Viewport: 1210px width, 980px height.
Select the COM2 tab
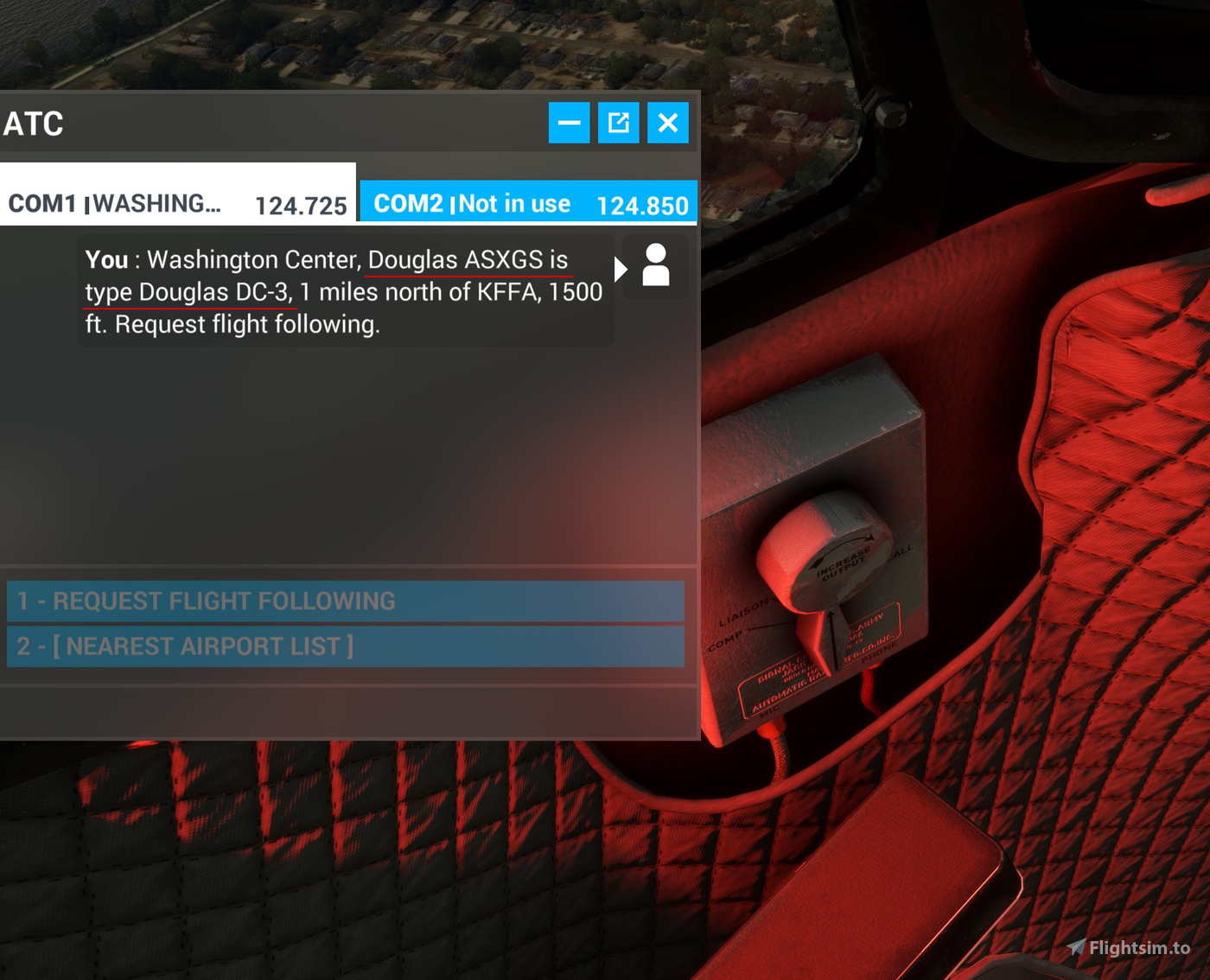pos(408,203)
